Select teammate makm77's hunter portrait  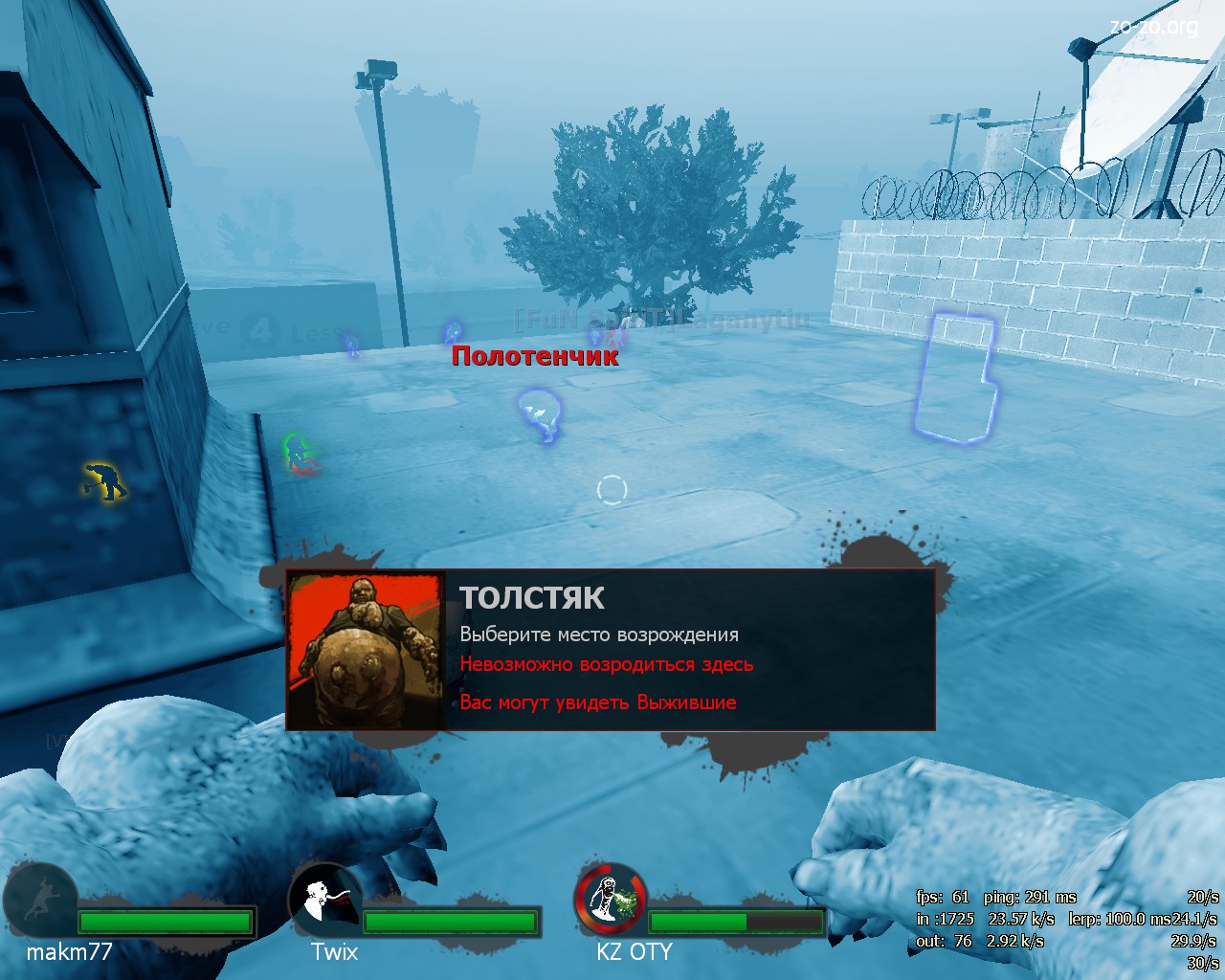click(39, 900)
